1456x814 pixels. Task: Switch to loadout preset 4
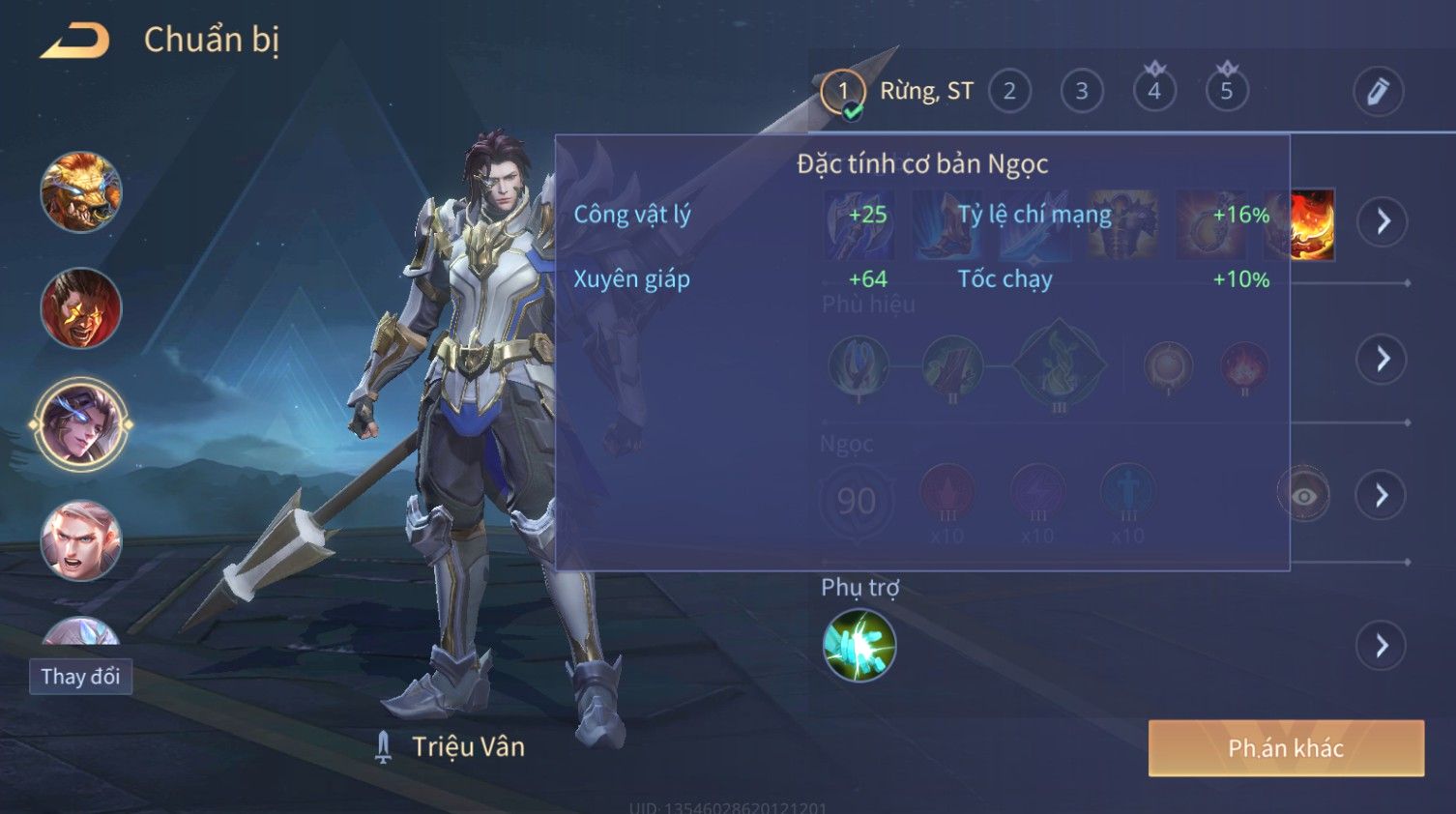(x=1154, y=92)
